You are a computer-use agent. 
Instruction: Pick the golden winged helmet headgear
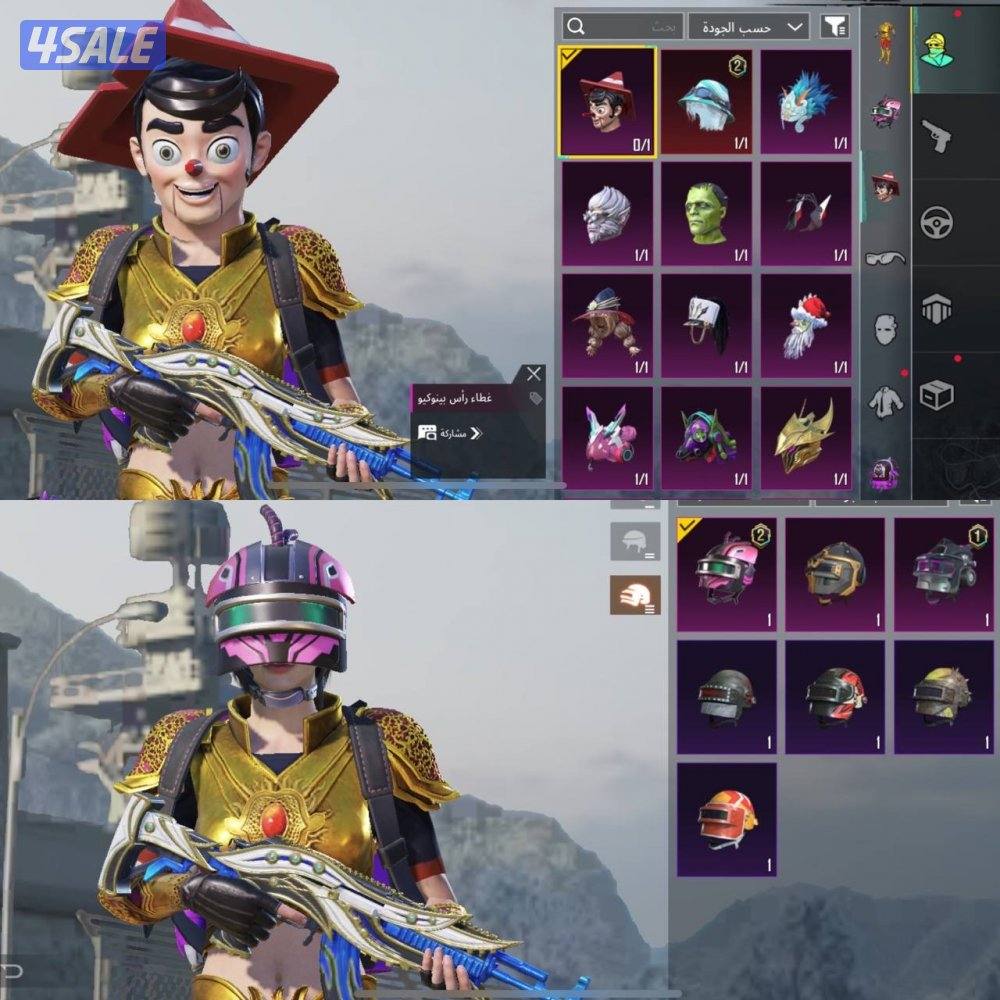pos(806,436)
